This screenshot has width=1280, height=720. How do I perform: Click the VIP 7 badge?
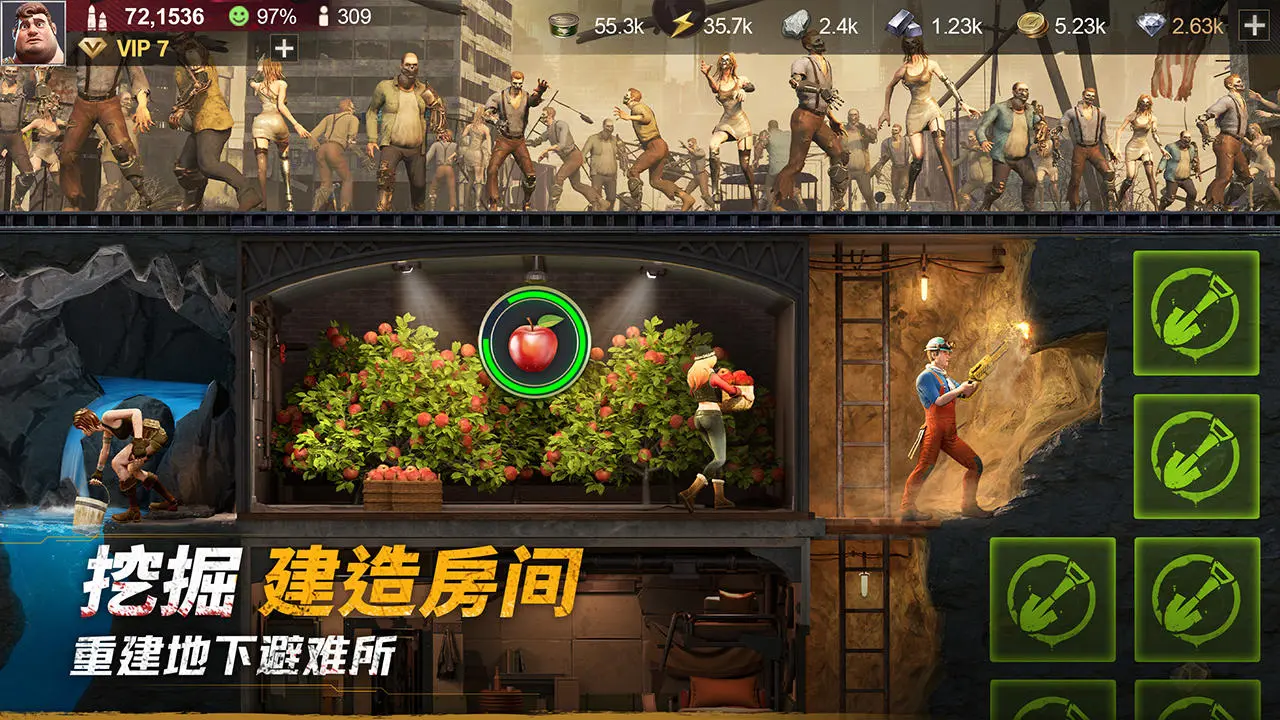tap(125, 47)
